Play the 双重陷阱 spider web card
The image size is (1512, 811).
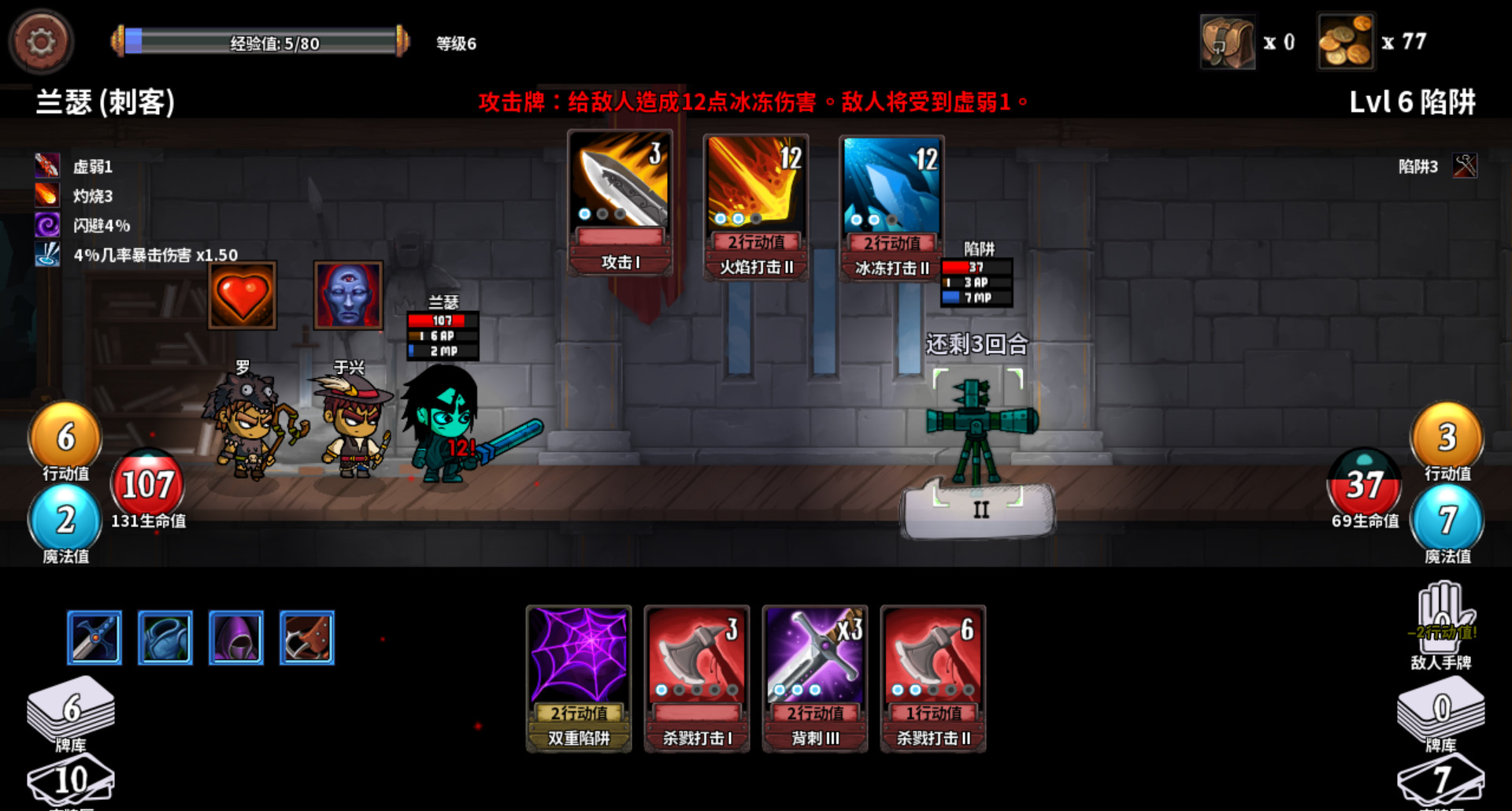579,679
